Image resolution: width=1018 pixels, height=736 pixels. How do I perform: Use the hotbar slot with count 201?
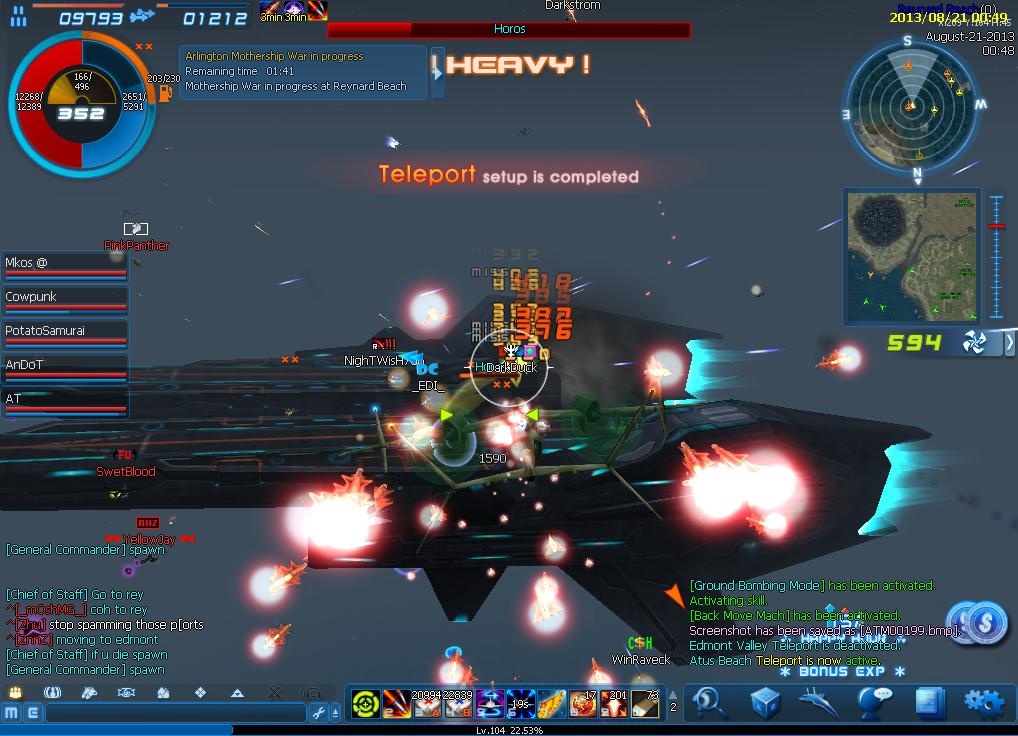614,704
